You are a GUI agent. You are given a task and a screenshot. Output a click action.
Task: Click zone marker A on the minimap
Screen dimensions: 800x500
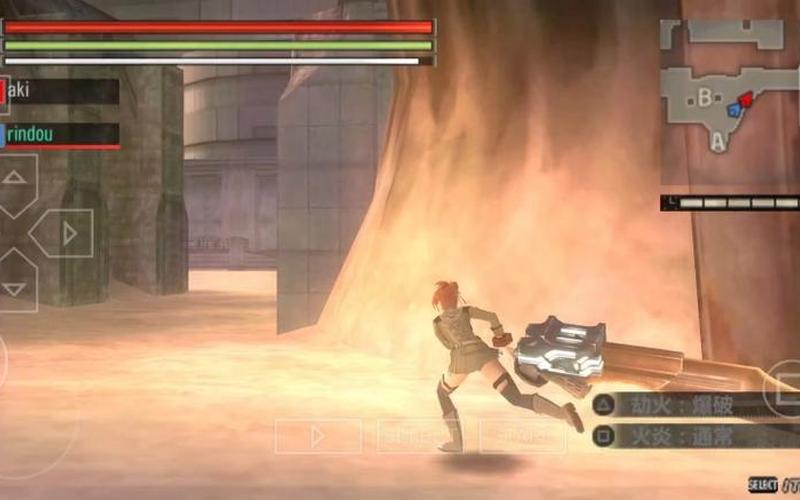pyautogui.click(x=717, y=143)
